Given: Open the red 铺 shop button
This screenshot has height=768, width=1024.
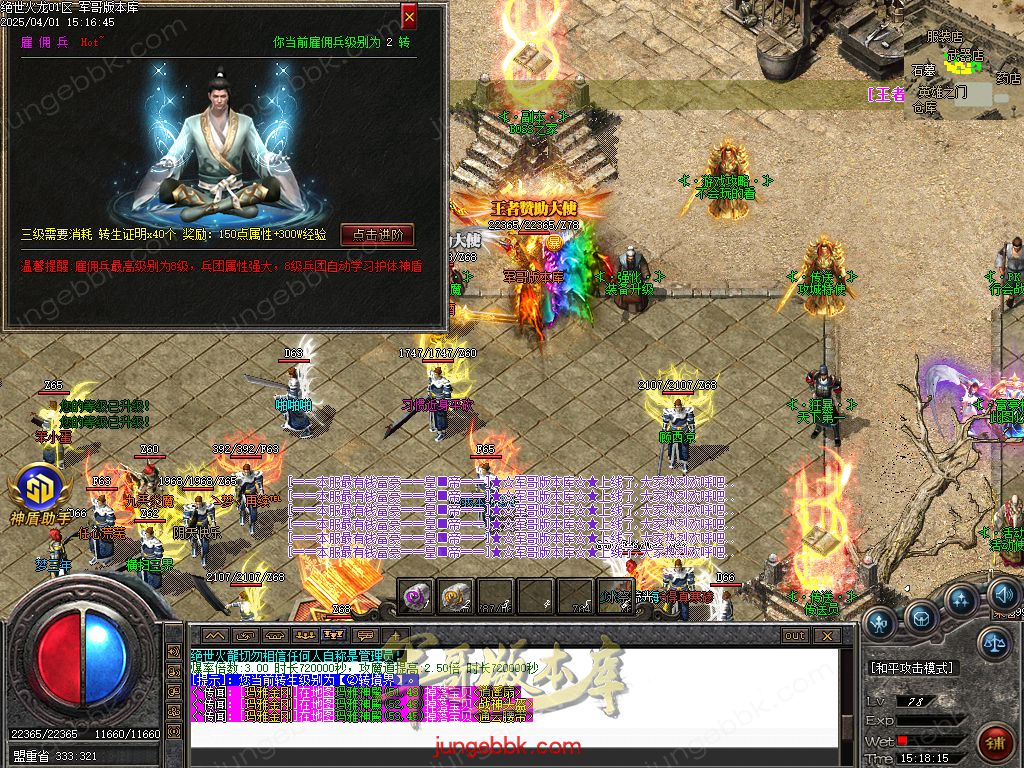Looking at the screenshot, I should tap(996, 744).
